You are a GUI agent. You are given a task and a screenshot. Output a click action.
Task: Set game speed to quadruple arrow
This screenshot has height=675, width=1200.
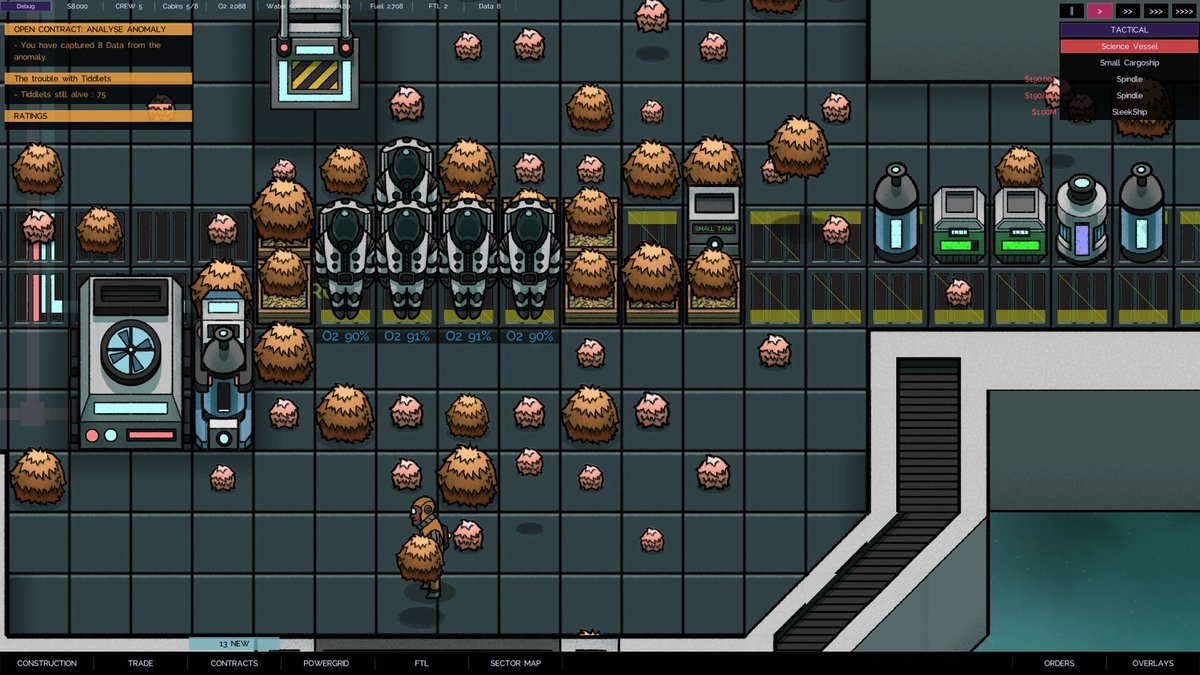[x=1182, y=11]
